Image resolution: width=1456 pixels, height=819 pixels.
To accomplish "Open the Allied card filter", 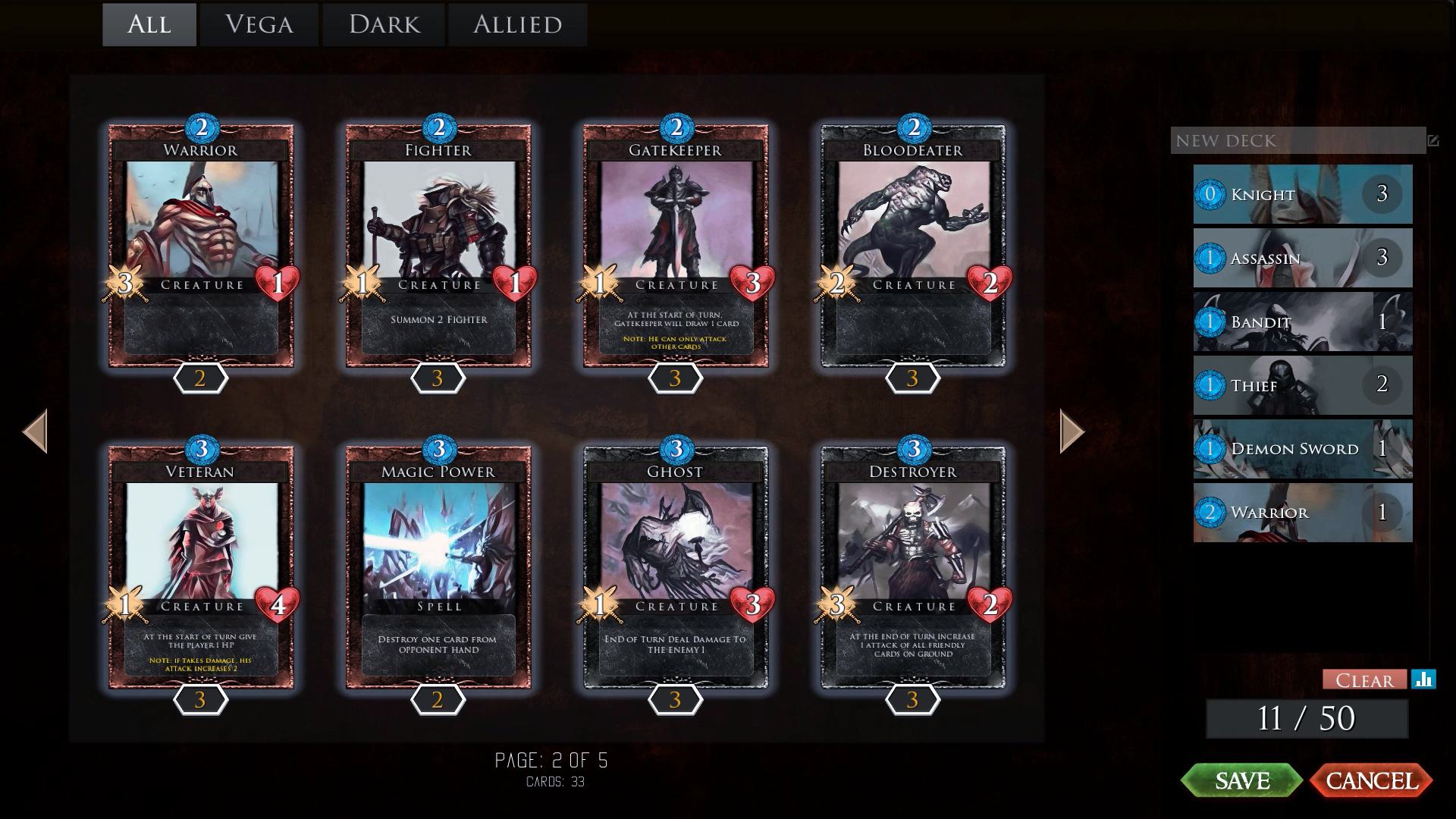I will (x=517, y=24).
